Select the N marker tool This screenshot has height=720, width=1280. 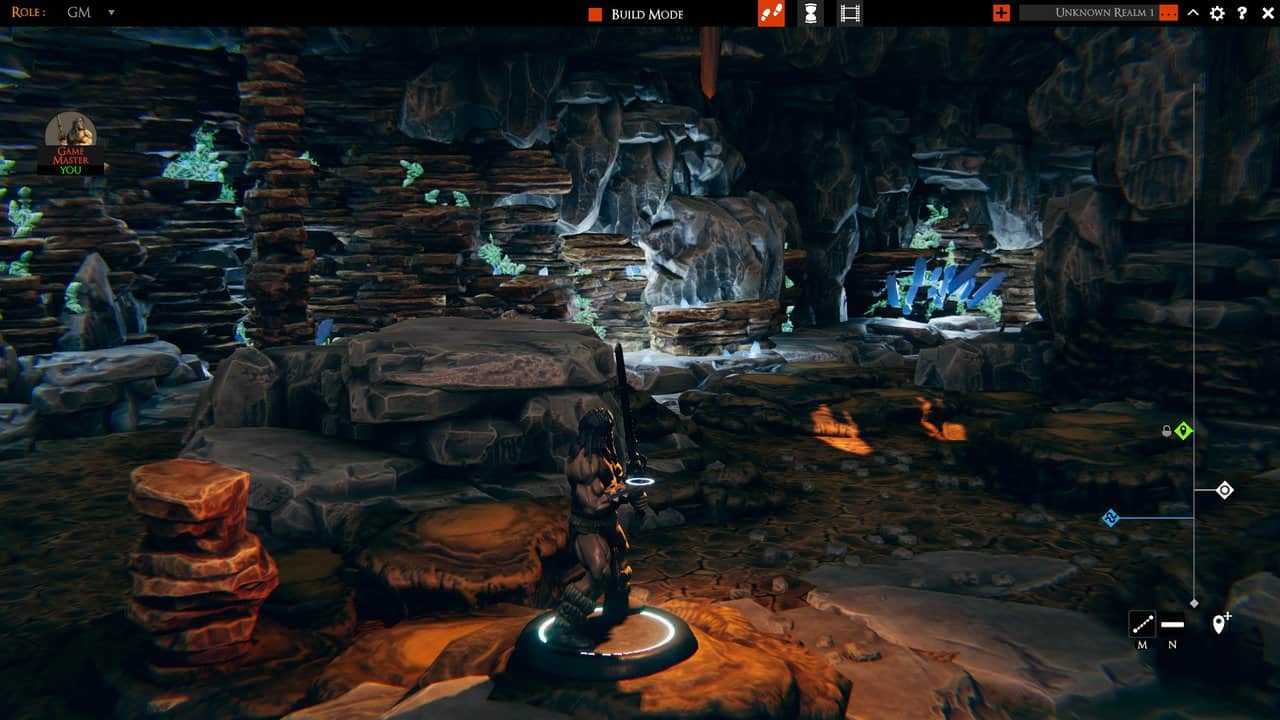click(x=1172, y=623)
